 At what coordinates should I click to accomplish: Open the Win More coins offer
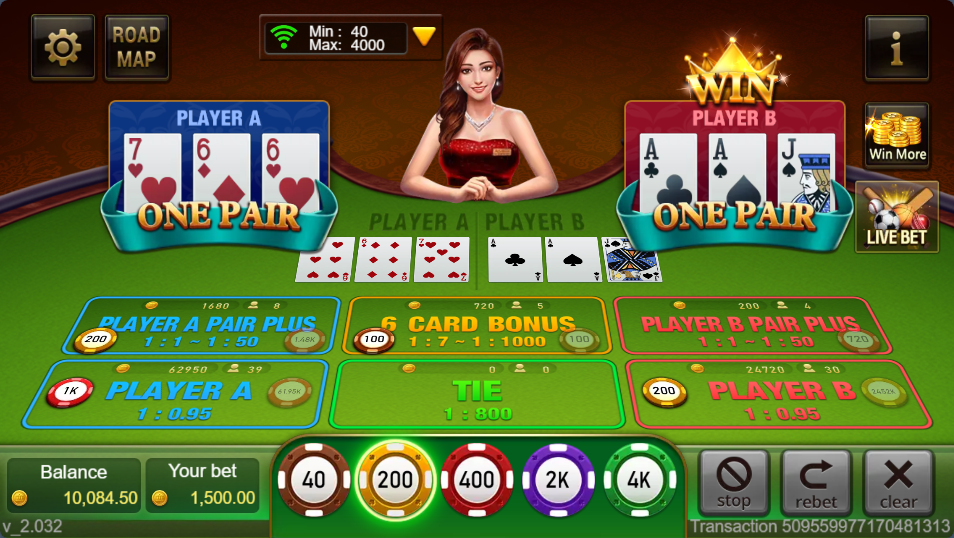pyautogui.click(x=896, y=135)
